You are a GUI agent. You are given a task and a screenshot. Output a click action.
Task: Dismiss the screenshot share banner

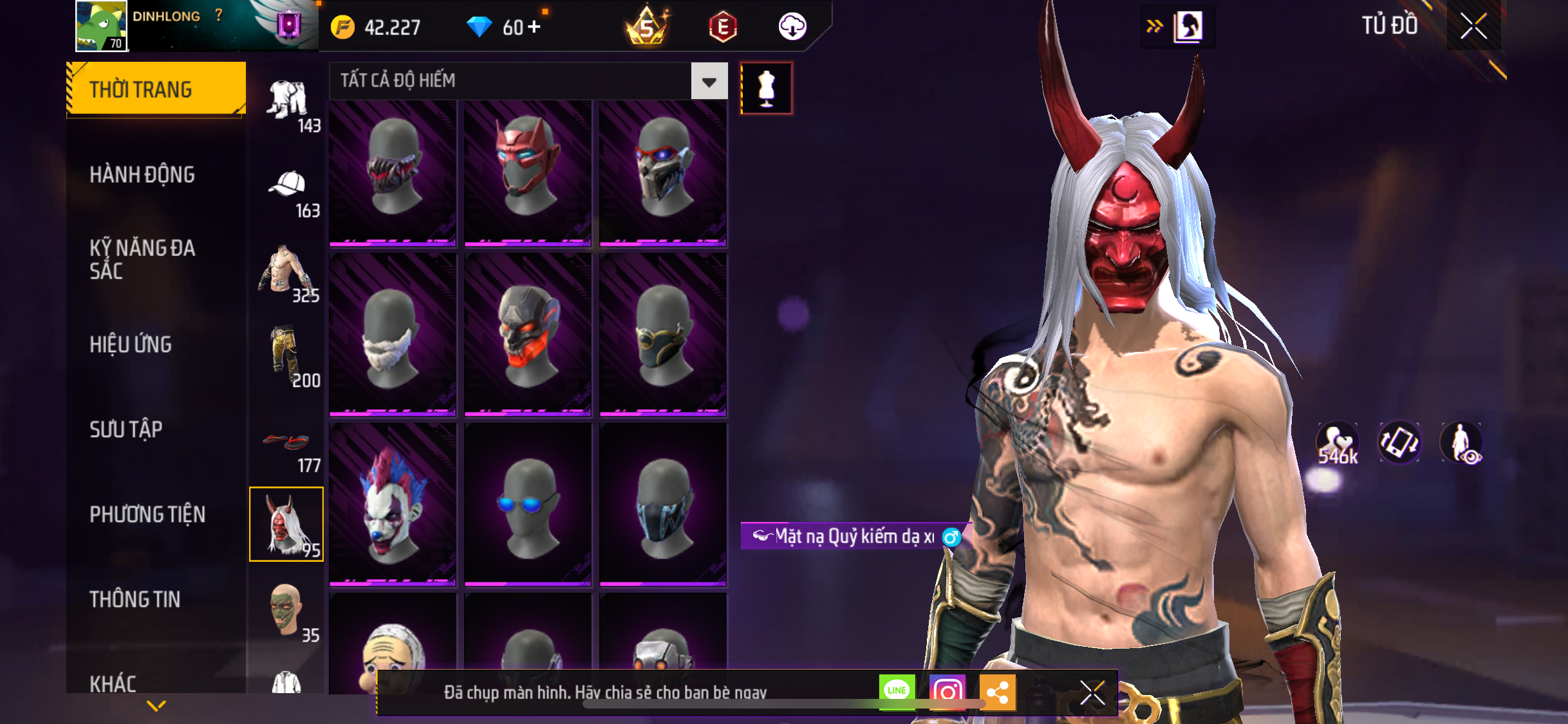(1092, 693)
